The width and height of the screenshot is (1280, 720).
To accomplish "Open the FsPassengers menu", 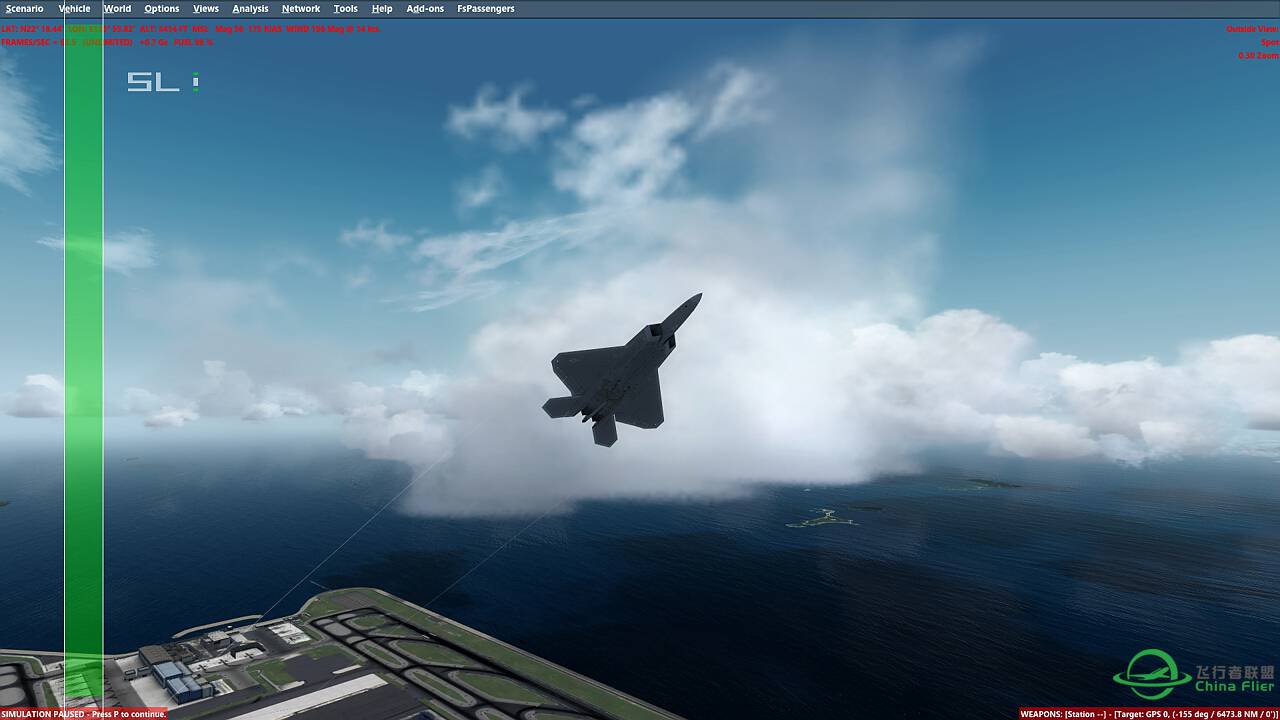I will click(487, 8).
